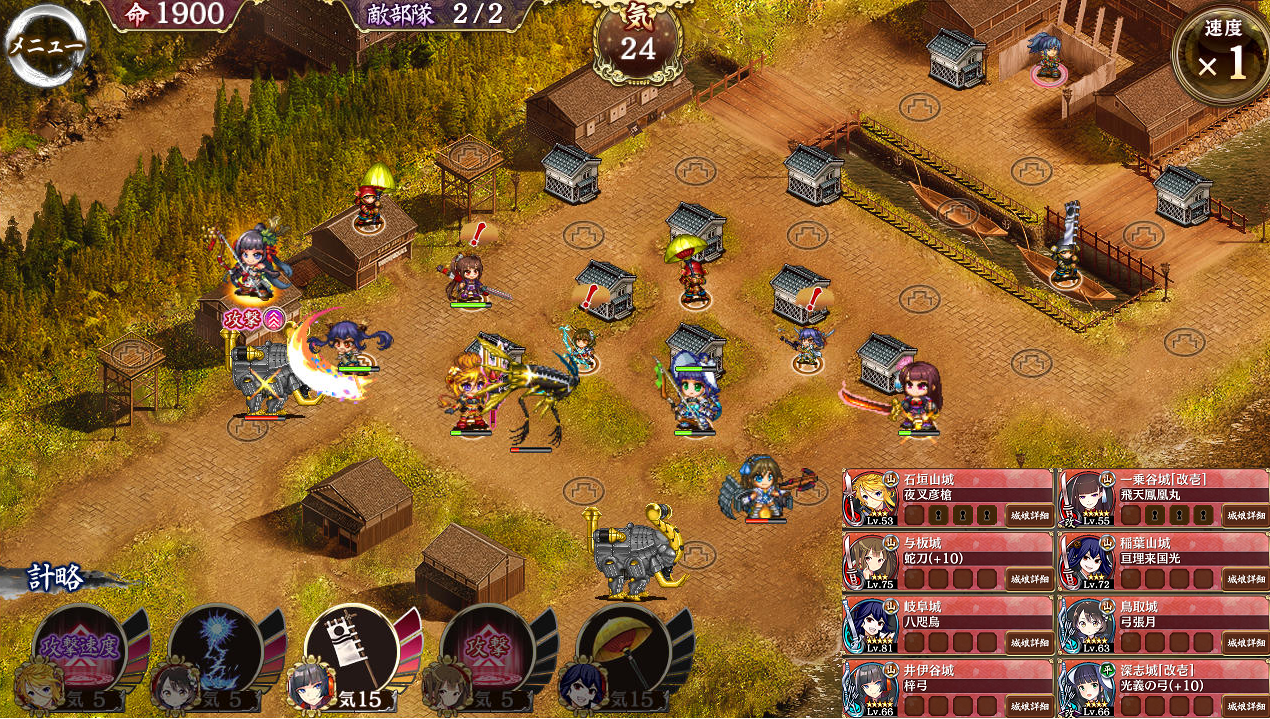The height and width of the screenshot is (719, 1270).
Task: Open 城娘詳細 for 深志城[改壱]
Action: (x=1245, y=705)
